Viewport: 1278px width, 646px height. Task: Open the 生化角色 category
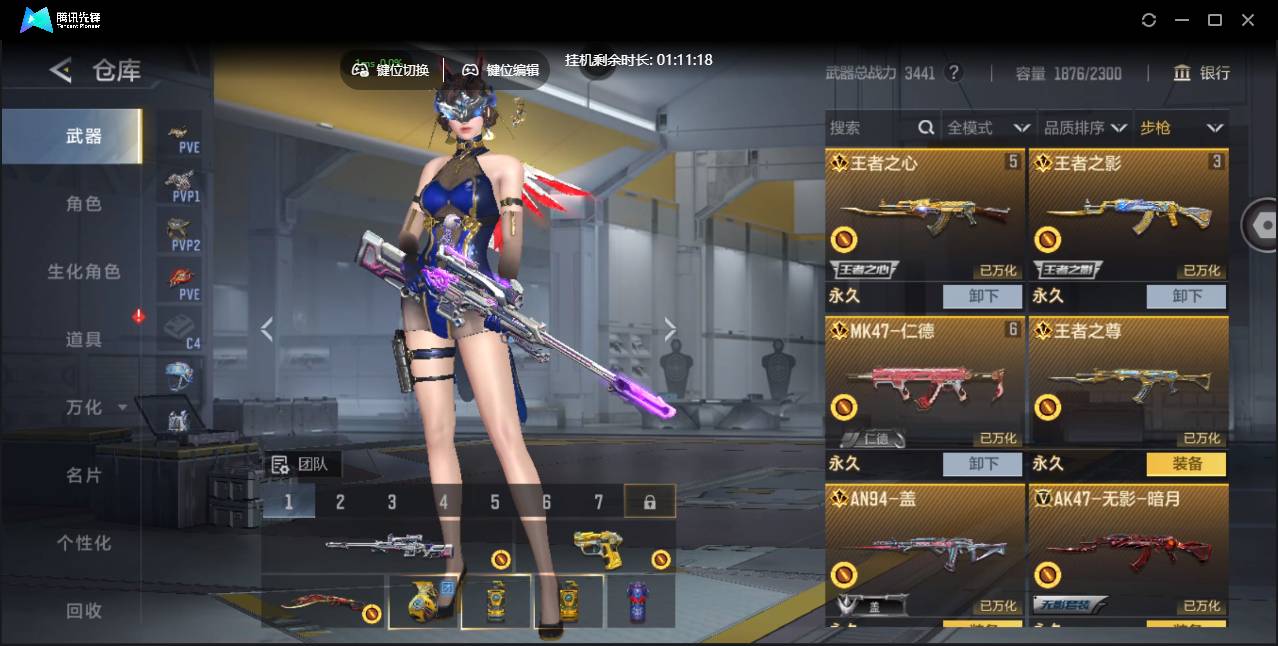pyautogui.click(x=84, y=272)
